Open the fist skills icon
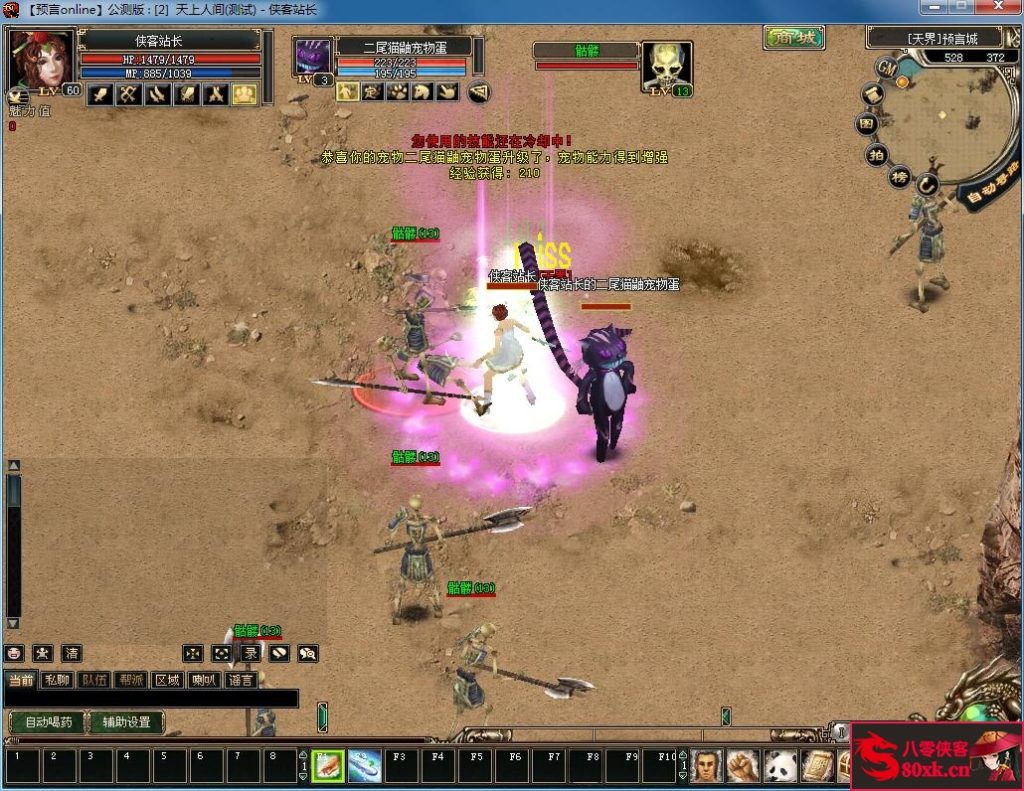 point(742,767)
